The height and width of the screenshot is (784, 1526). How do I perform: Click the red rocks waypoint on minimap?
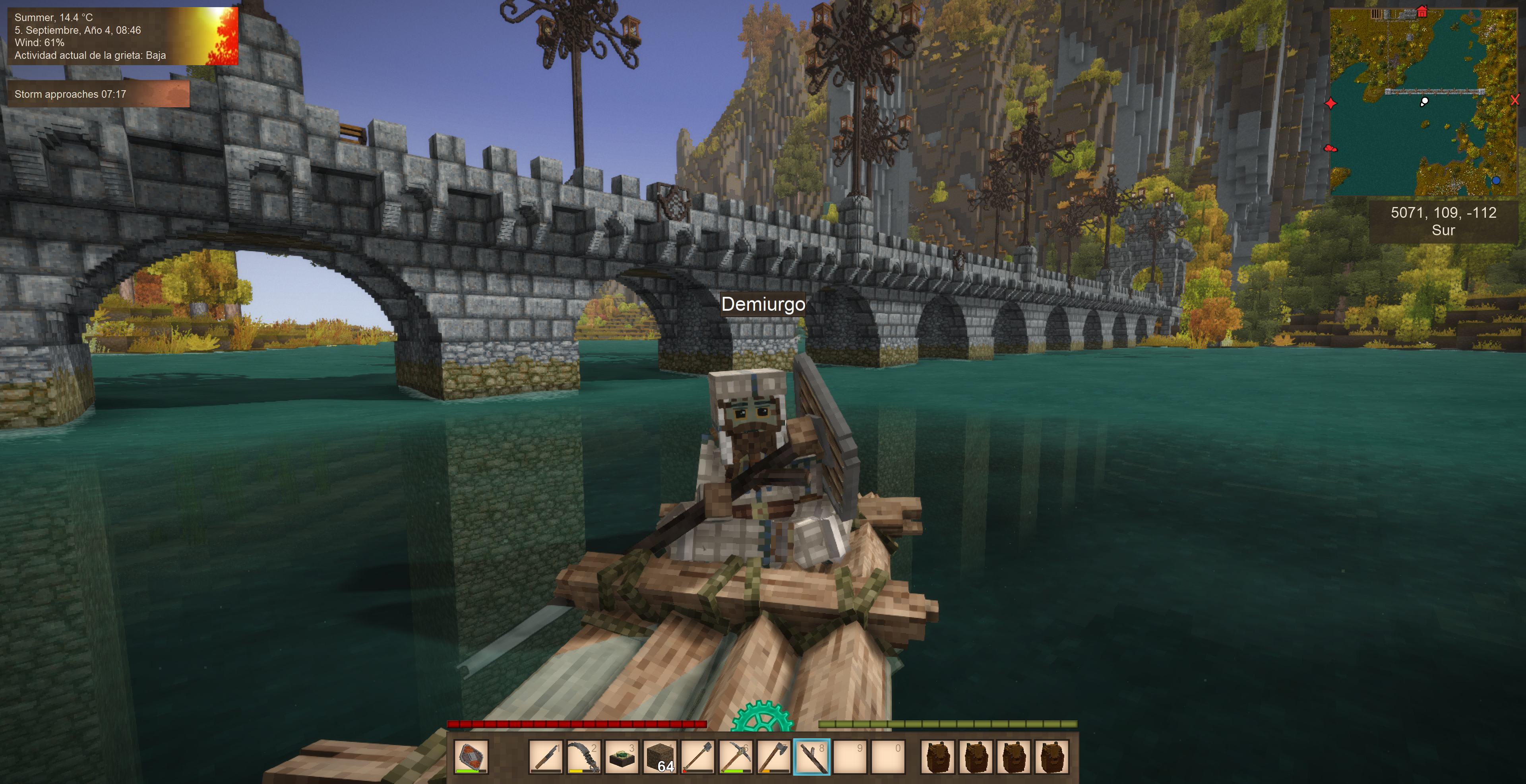coord(1329,148)
